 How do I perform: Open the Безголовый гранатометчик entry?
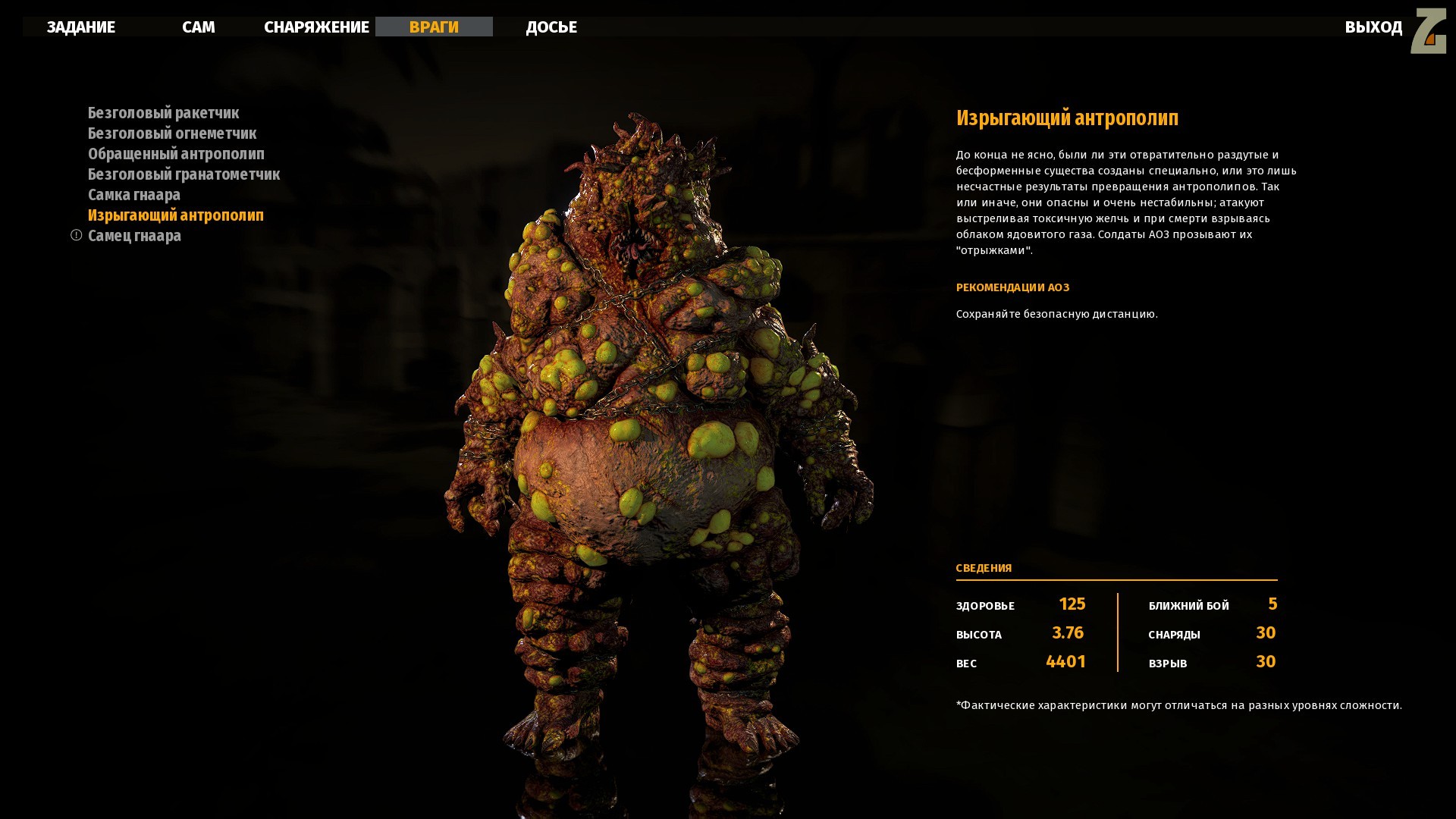pyautogui.click(x=184, y=174)
